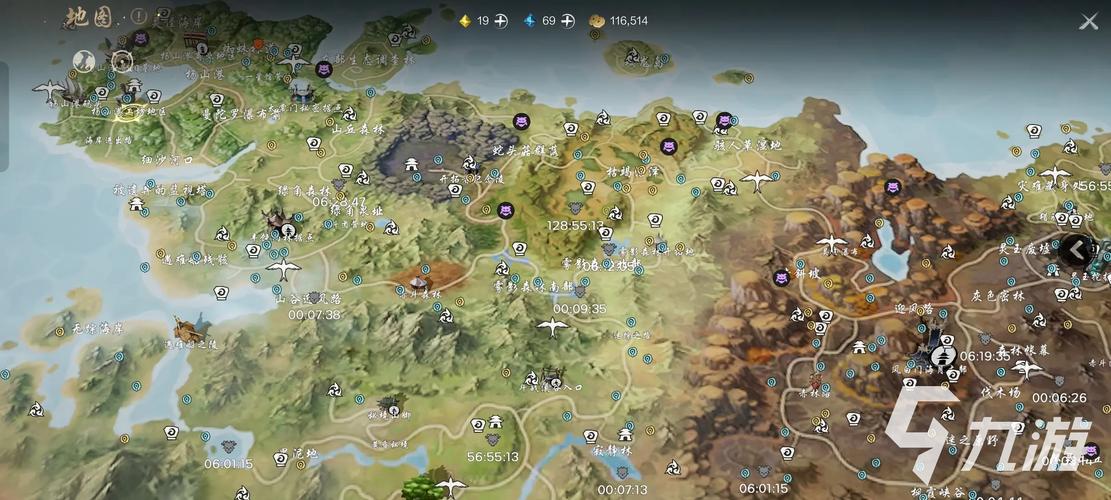1111x500 pixels.
Task: Click the dark round arrow button at right edge
Action: click(x=1076, y=250)
